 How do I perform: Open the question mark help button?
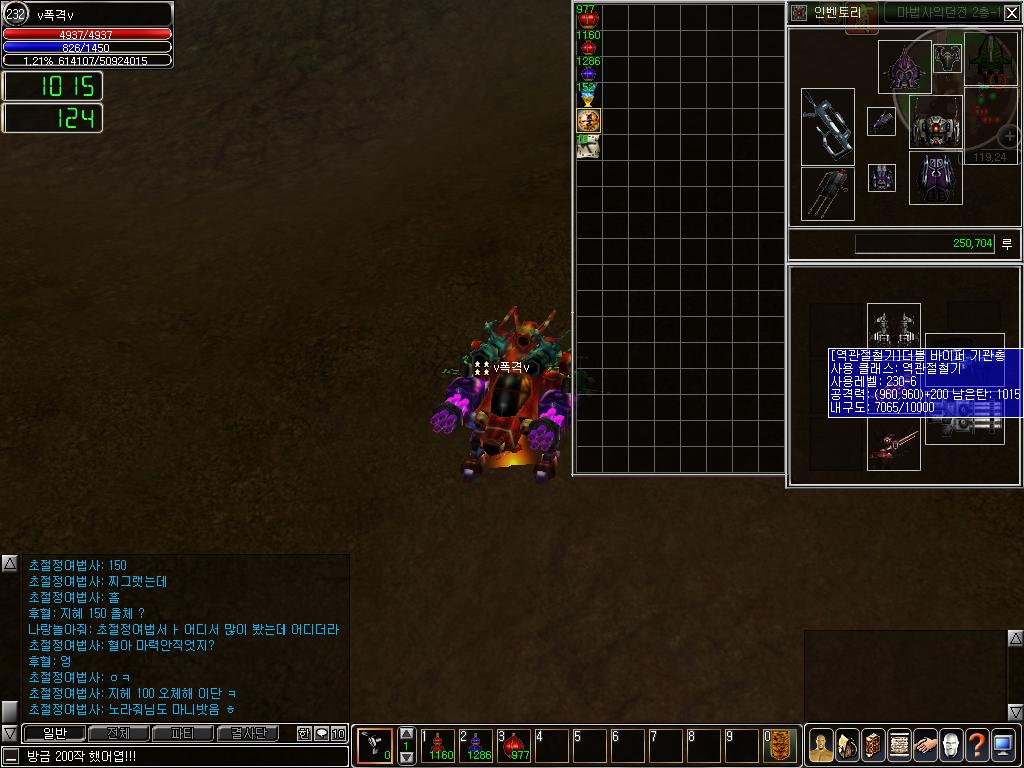point(976,746)
